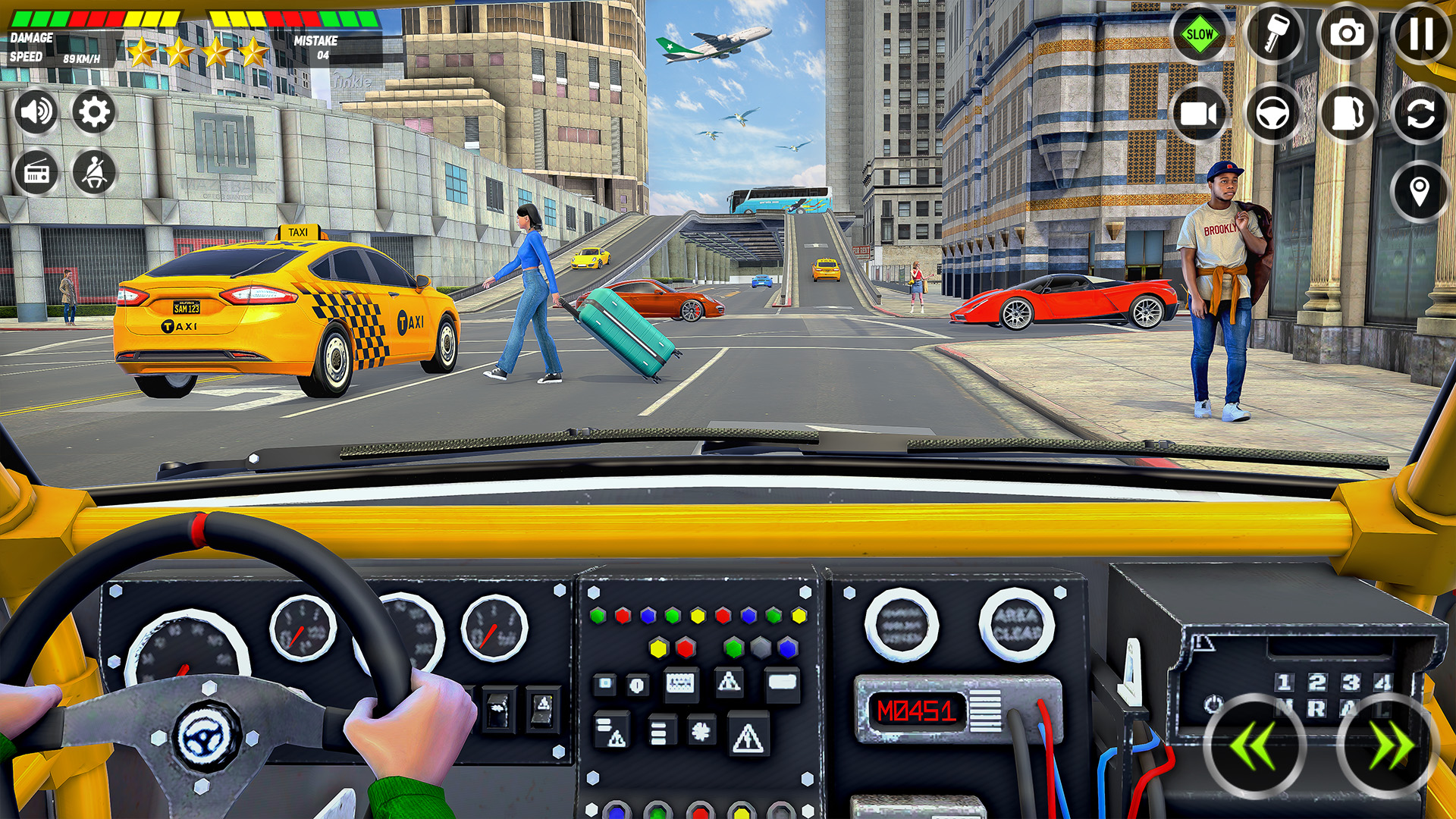Start the engine with the key icon
This screenshot has height=819, width=1456.
(1273, 33)
